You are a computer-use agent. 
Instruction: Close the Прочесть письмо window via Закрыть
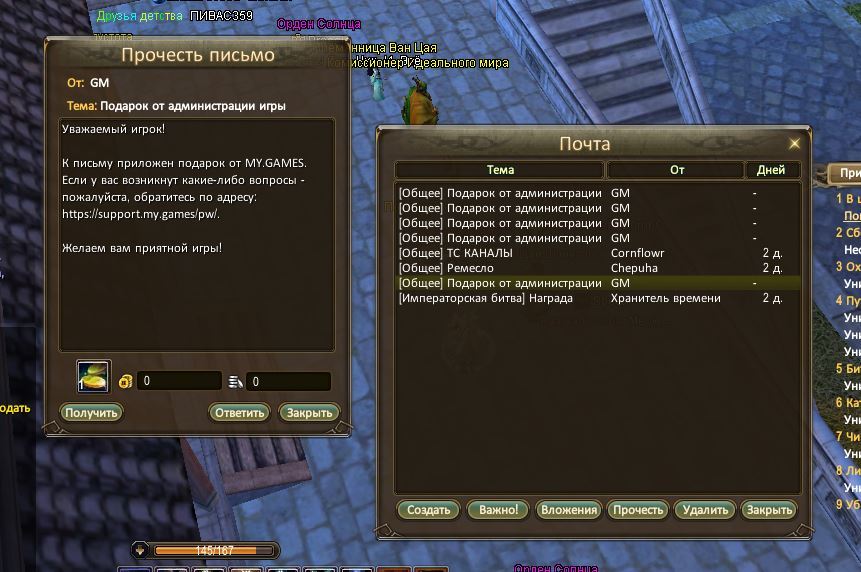(x=308, y=412)
